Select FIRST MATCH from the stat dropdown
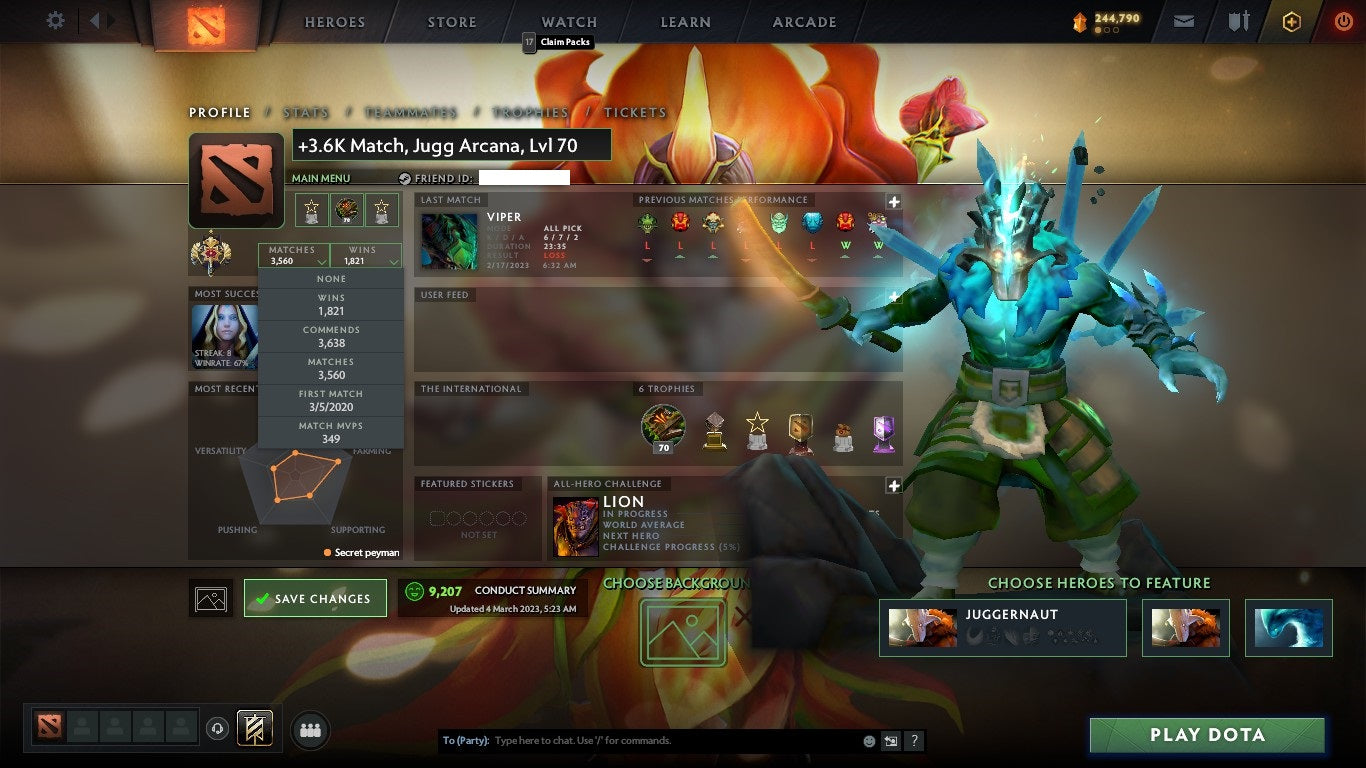The height and width of the screenshot is (768, 1366). pos(330,398)
